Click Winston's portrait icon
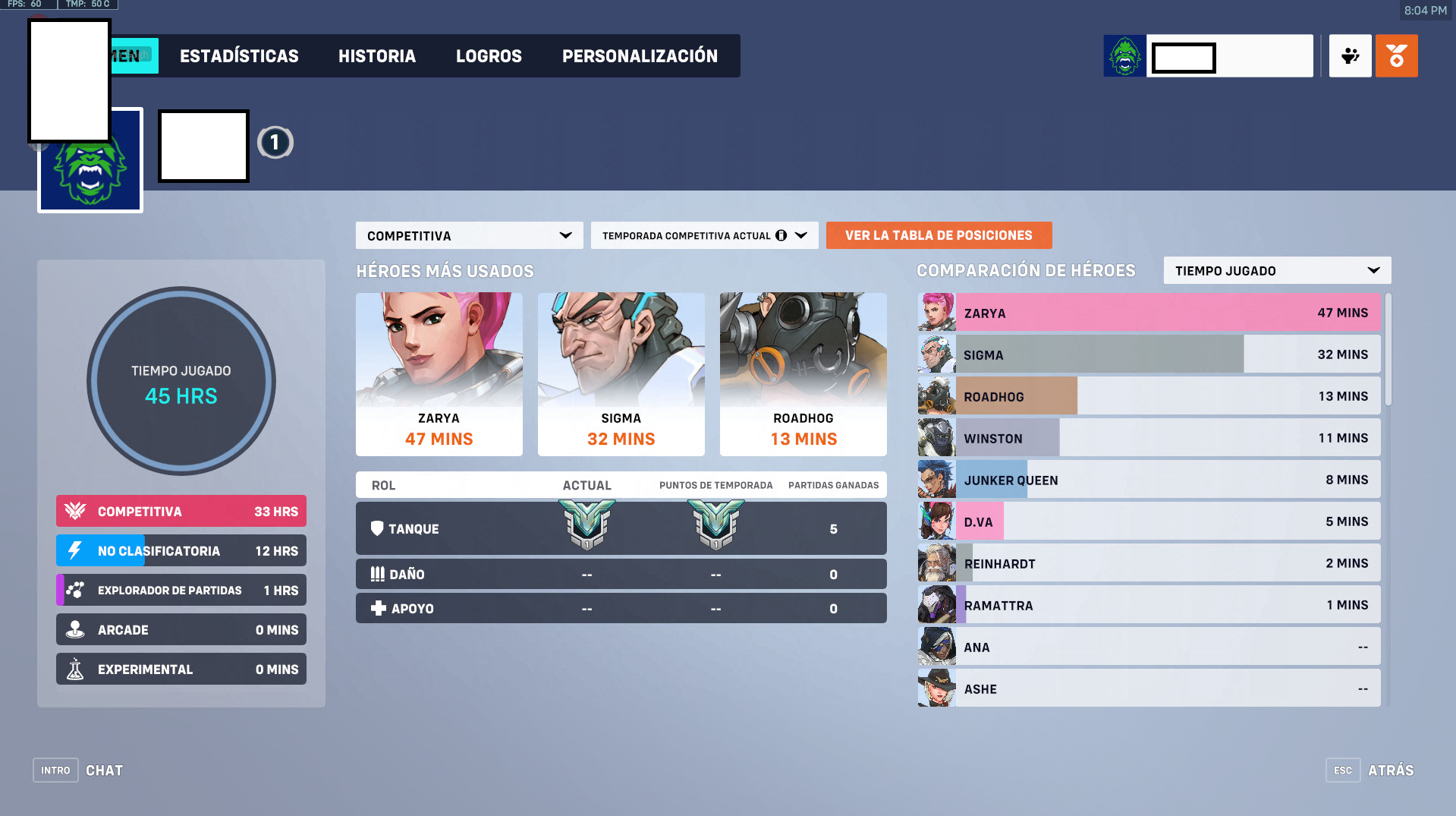 click(x=936, y=437)
